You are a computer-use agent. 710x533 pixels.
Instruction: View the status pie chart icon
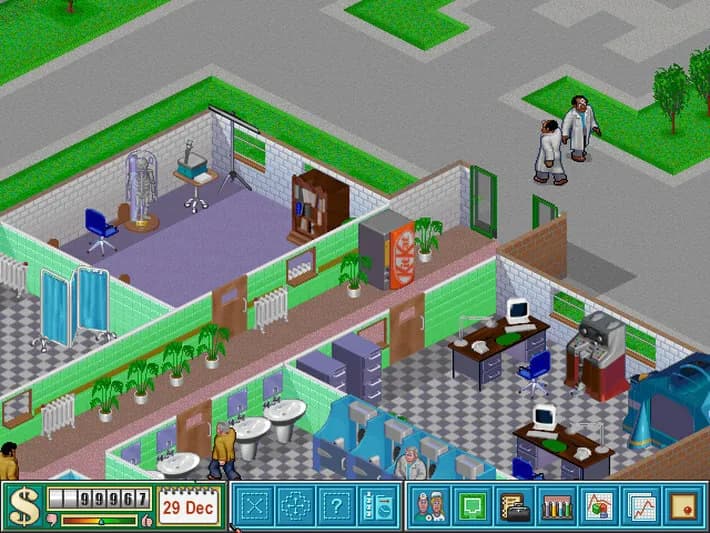pos(597,506)
